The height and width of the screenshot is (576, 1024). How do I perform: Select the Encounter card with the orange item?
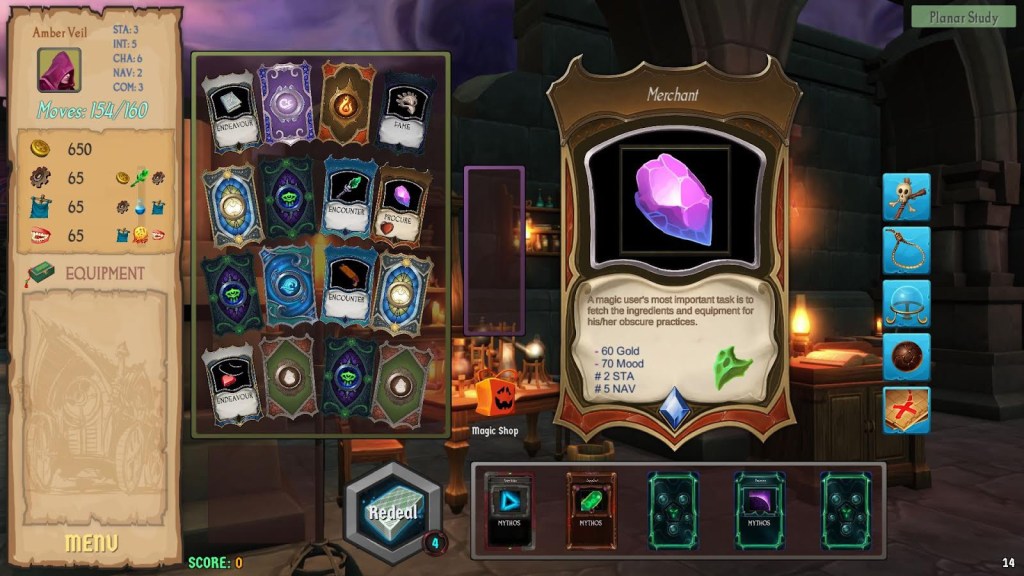pos(349,287)
